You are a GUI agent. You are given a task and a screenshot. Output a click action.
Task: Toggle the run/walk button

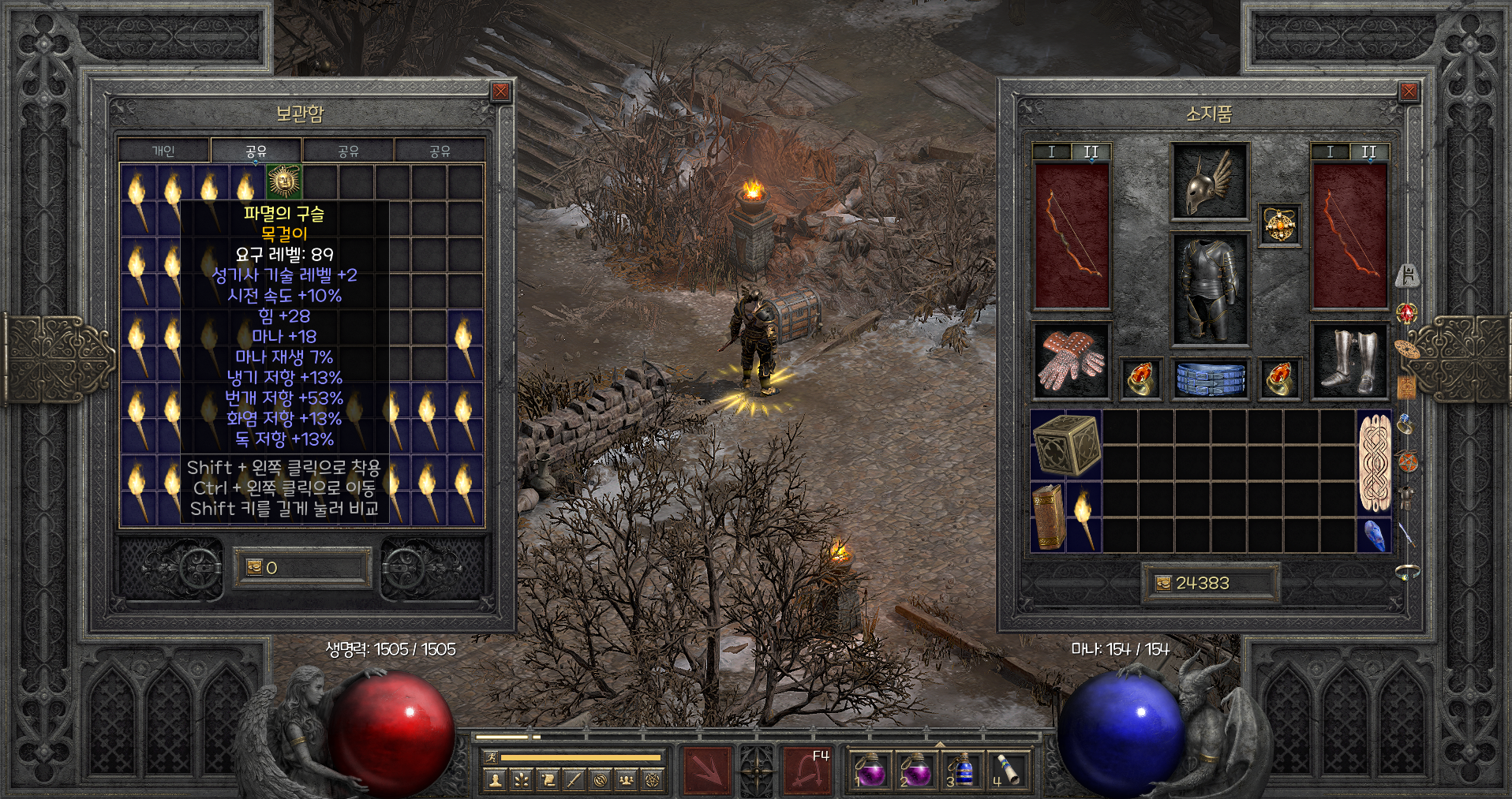(490, 757)
